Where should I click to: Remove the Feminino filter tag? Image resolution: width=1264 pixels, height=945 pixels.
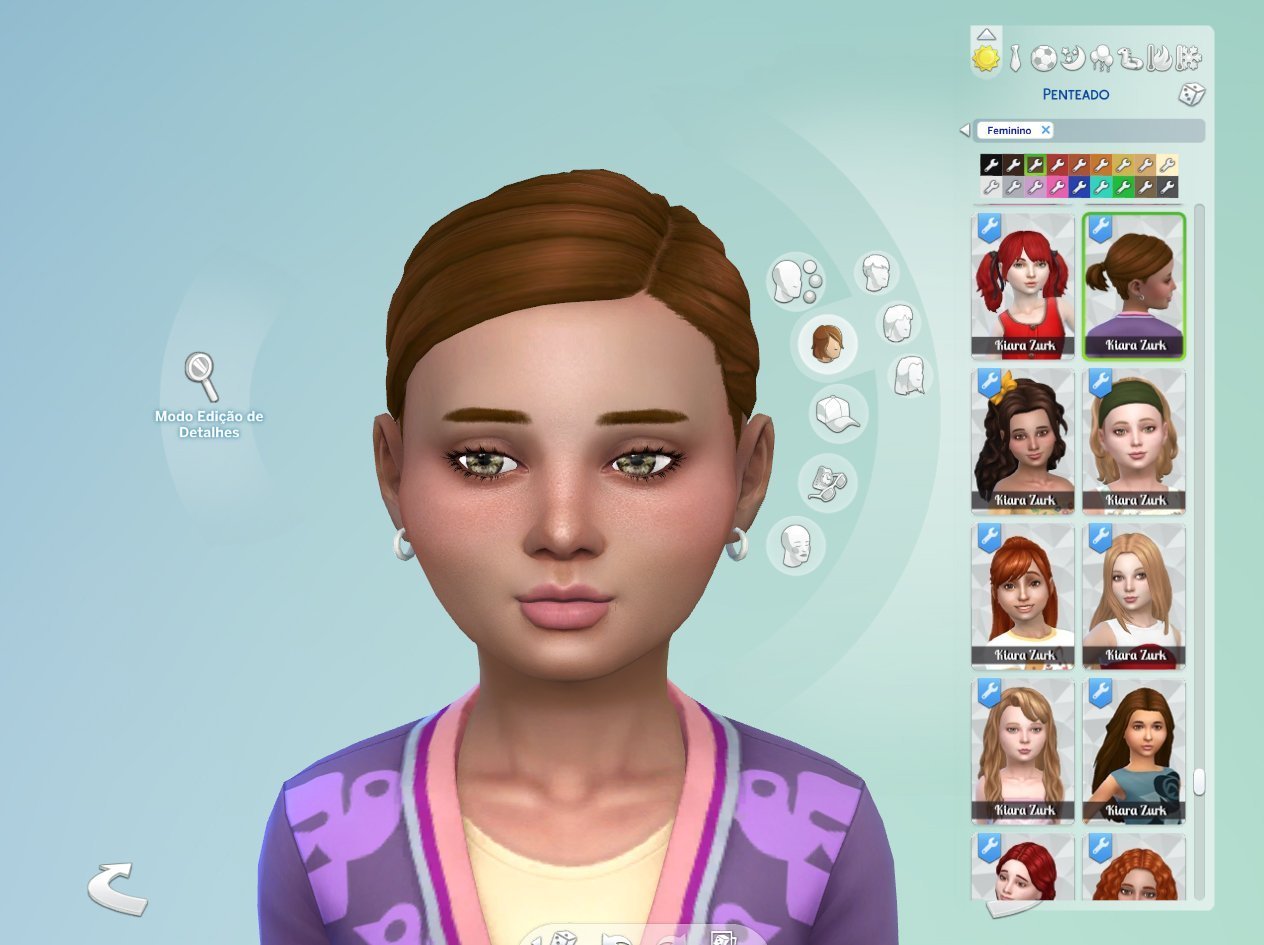click(1046, 130)
